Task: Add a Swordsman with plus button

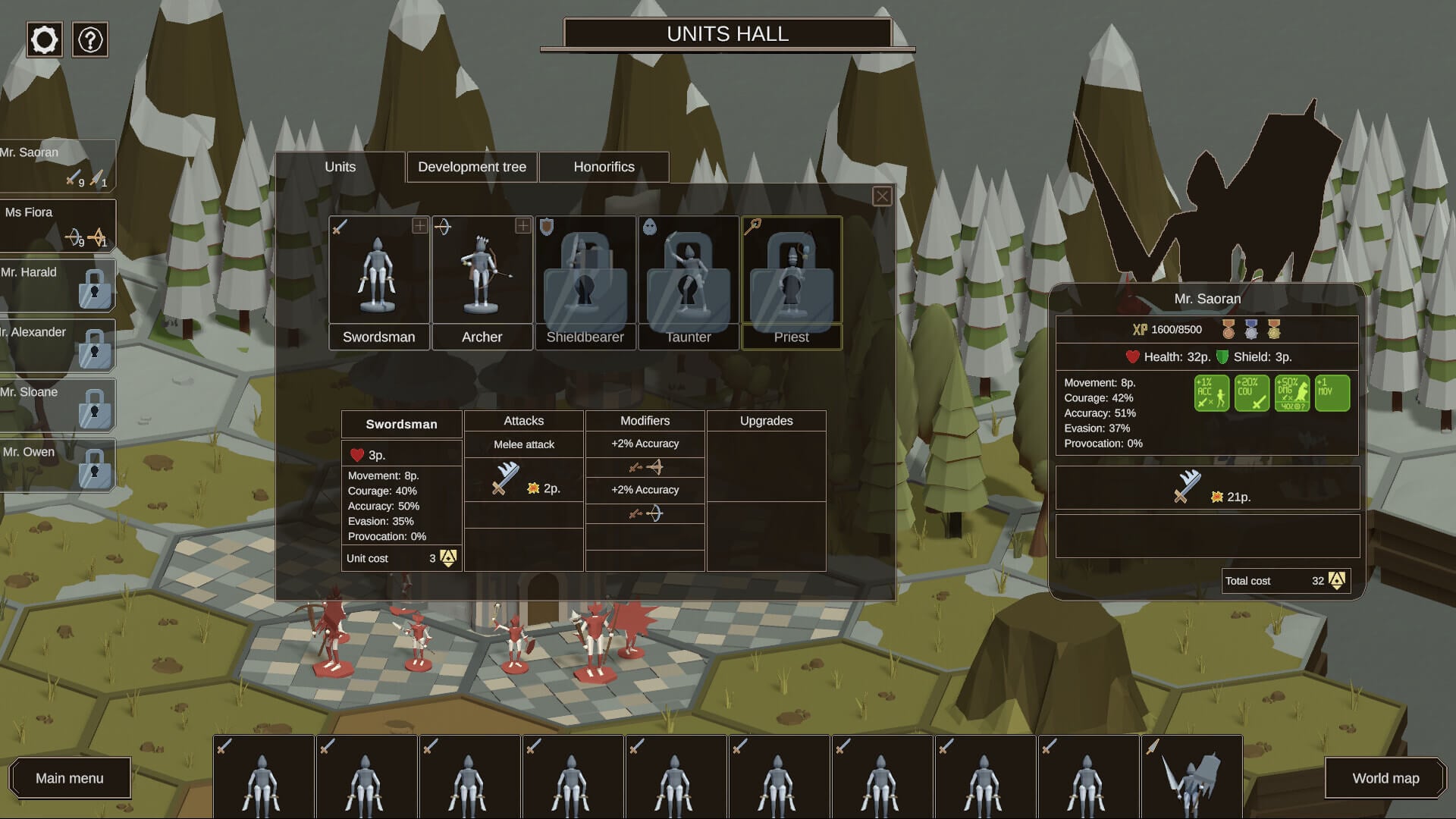Action: point(419,226)
